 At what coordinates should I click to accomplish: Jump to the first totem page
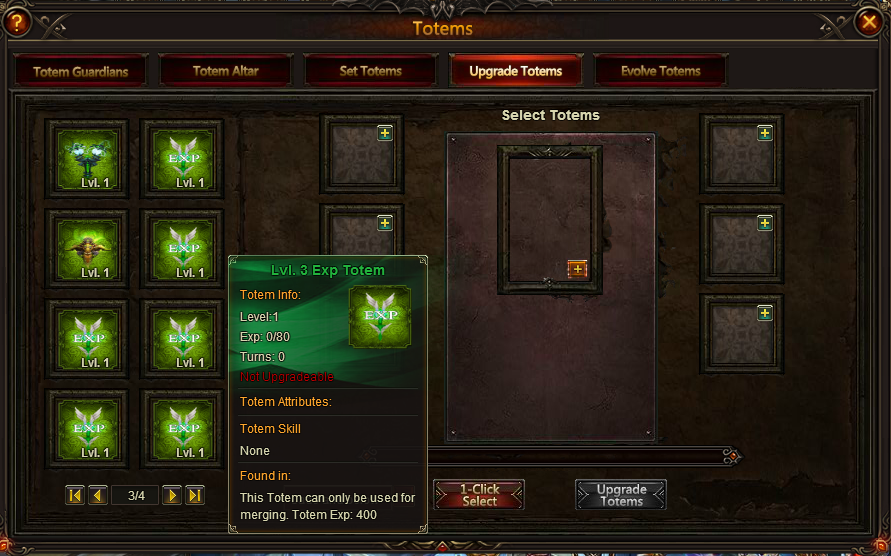click(75, 495)
